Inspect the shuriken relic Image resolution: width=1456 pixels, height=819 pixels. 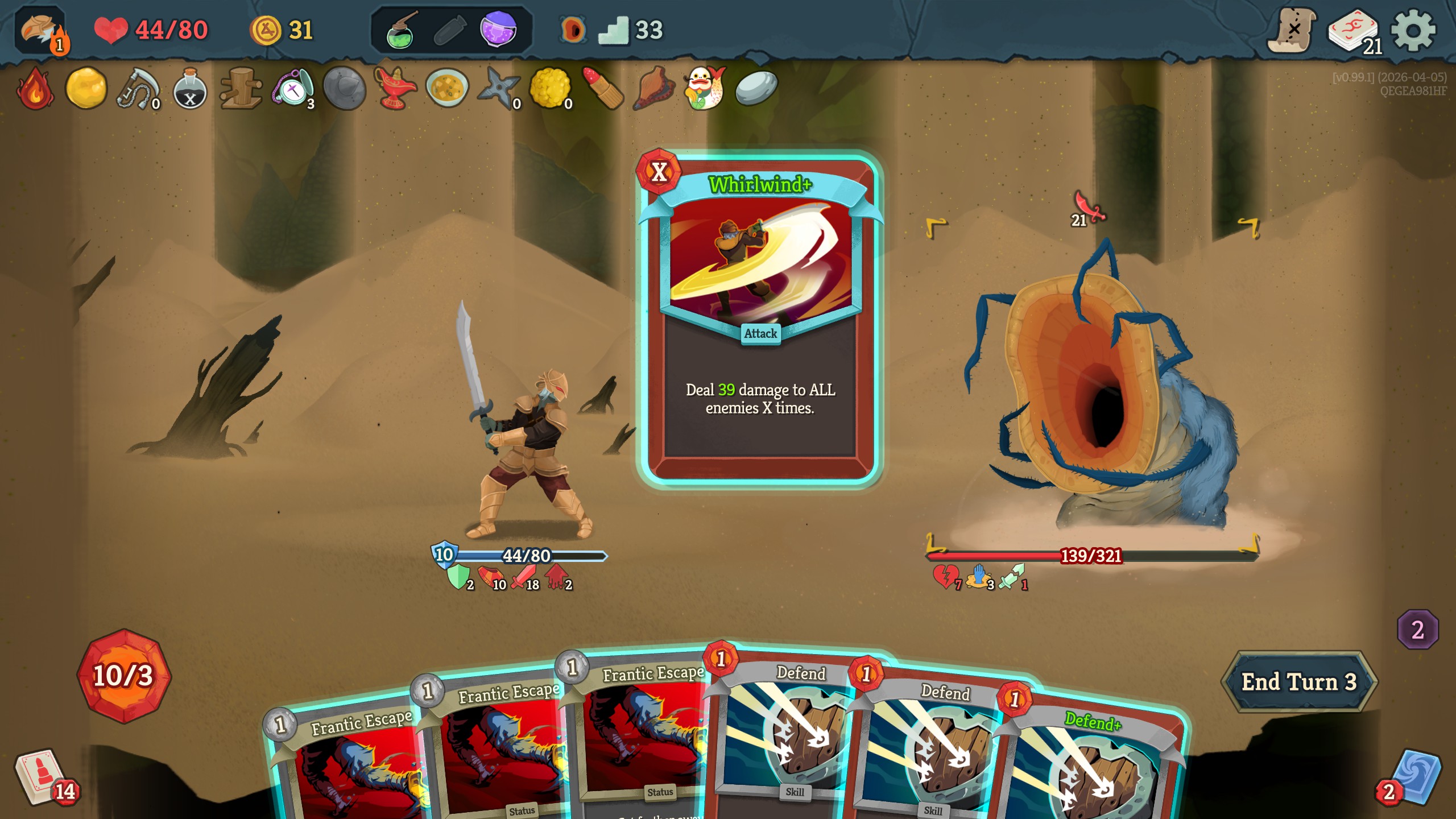pos(498,89)
